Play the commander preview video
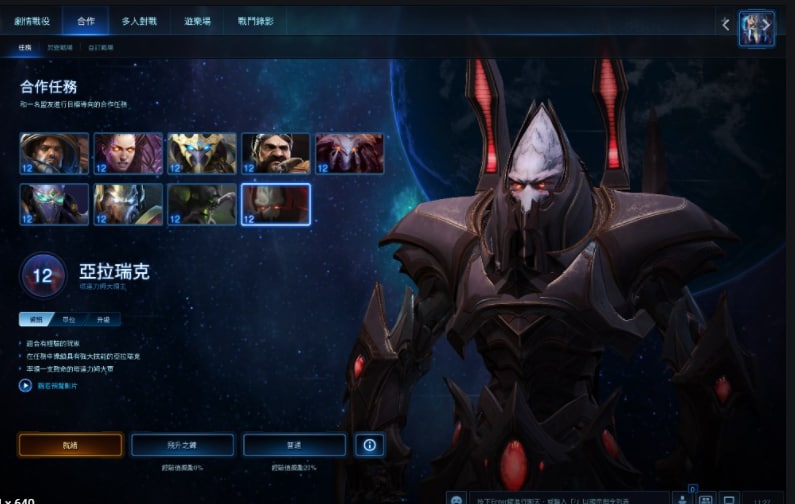The image size is (795, 504). [x=26, y=385]
